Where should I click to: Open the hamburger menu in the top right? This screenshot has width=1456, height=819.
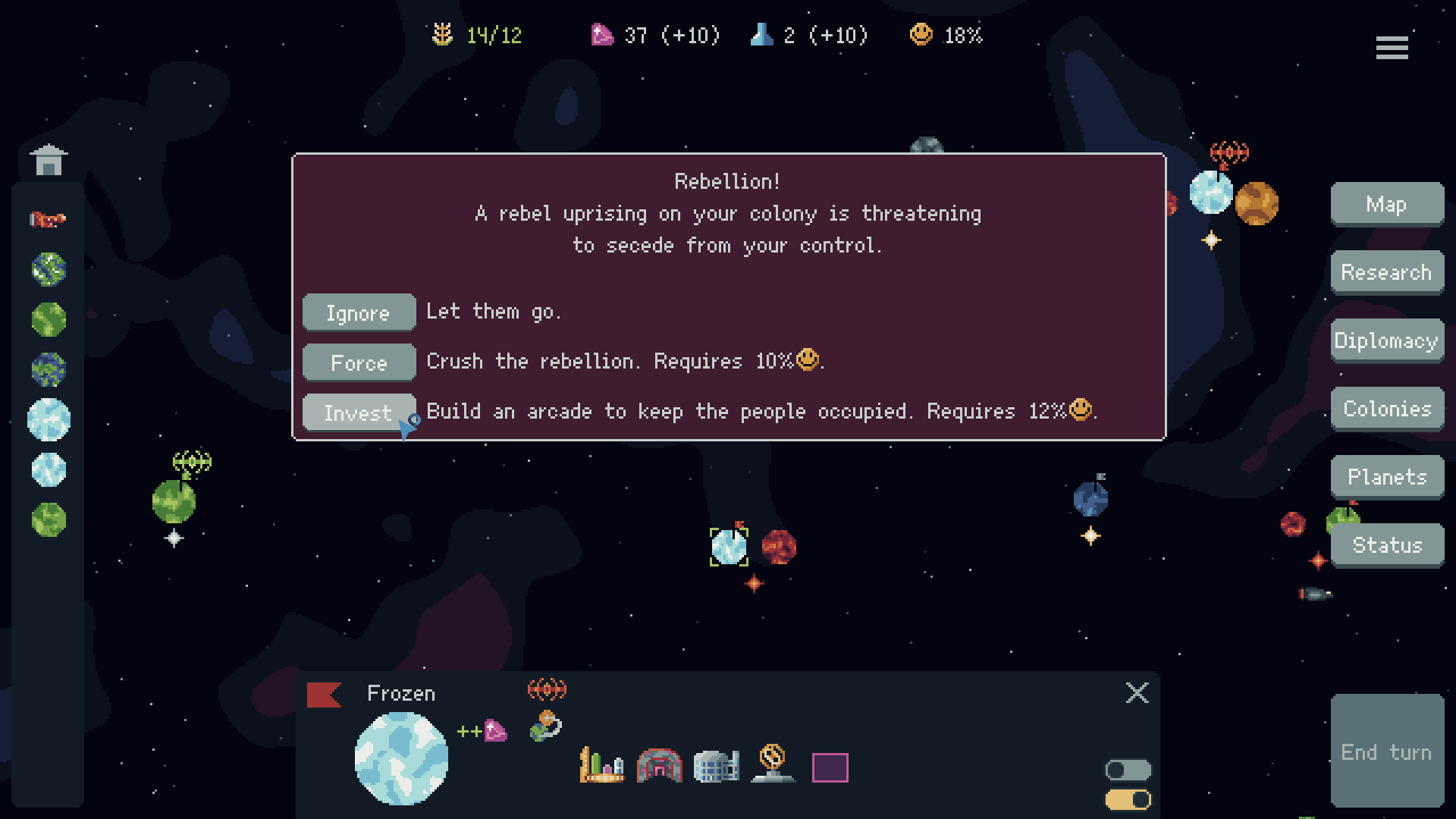[x=1392, y=48]
